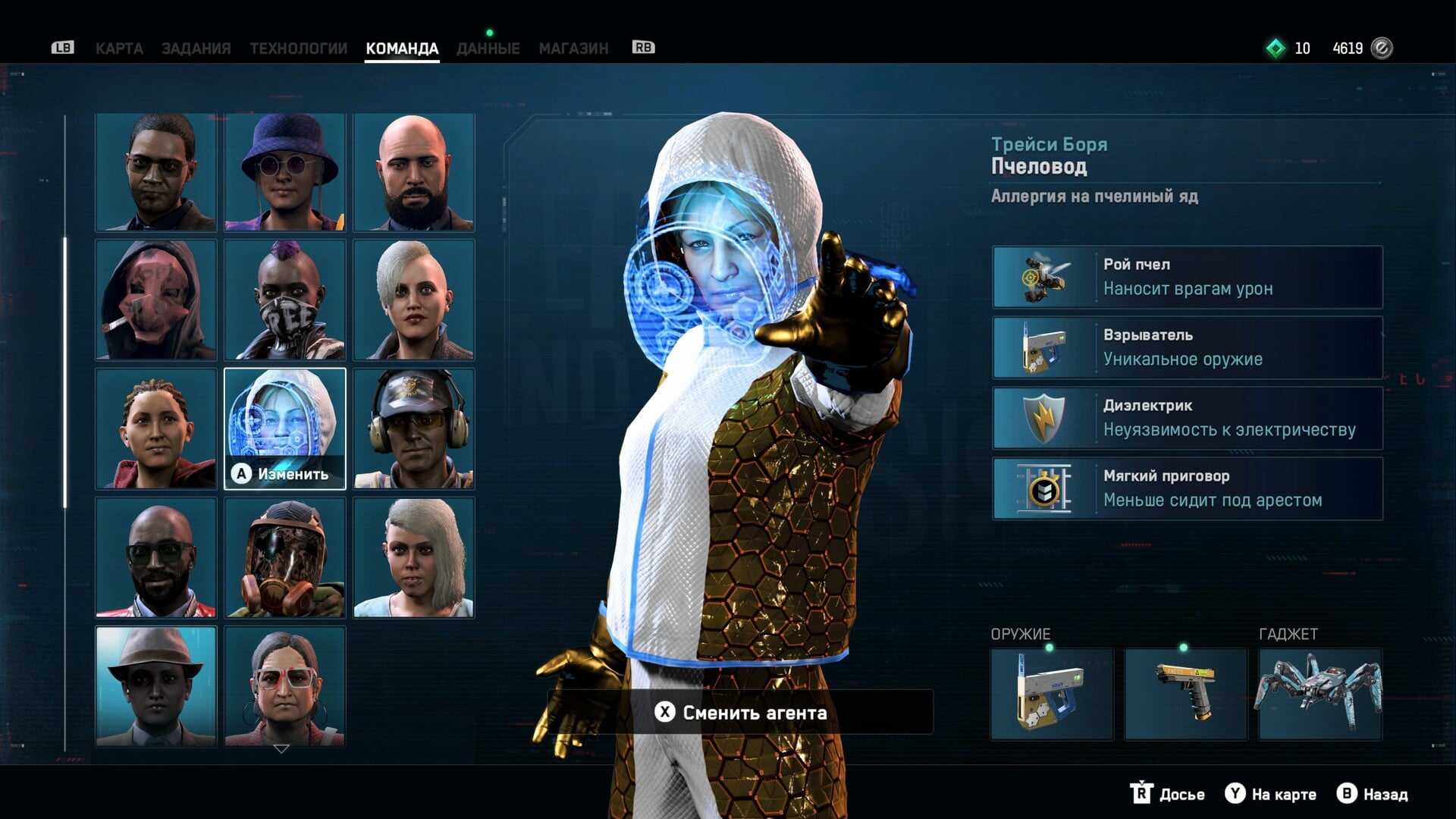Choose the bald bearded agent portrait
Image resolution: width=1456 pixels, height=819 pixels.
(x=414, y=173)
